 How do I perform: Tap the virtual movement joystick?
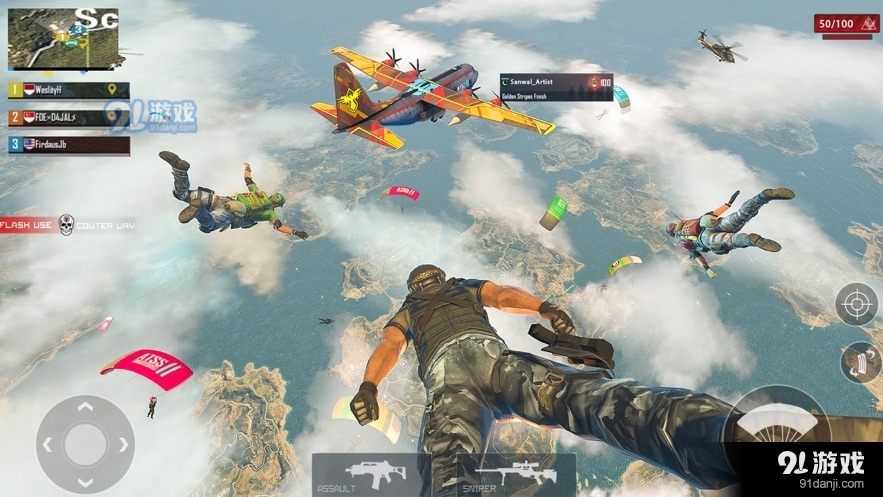(x=85, y=442)
